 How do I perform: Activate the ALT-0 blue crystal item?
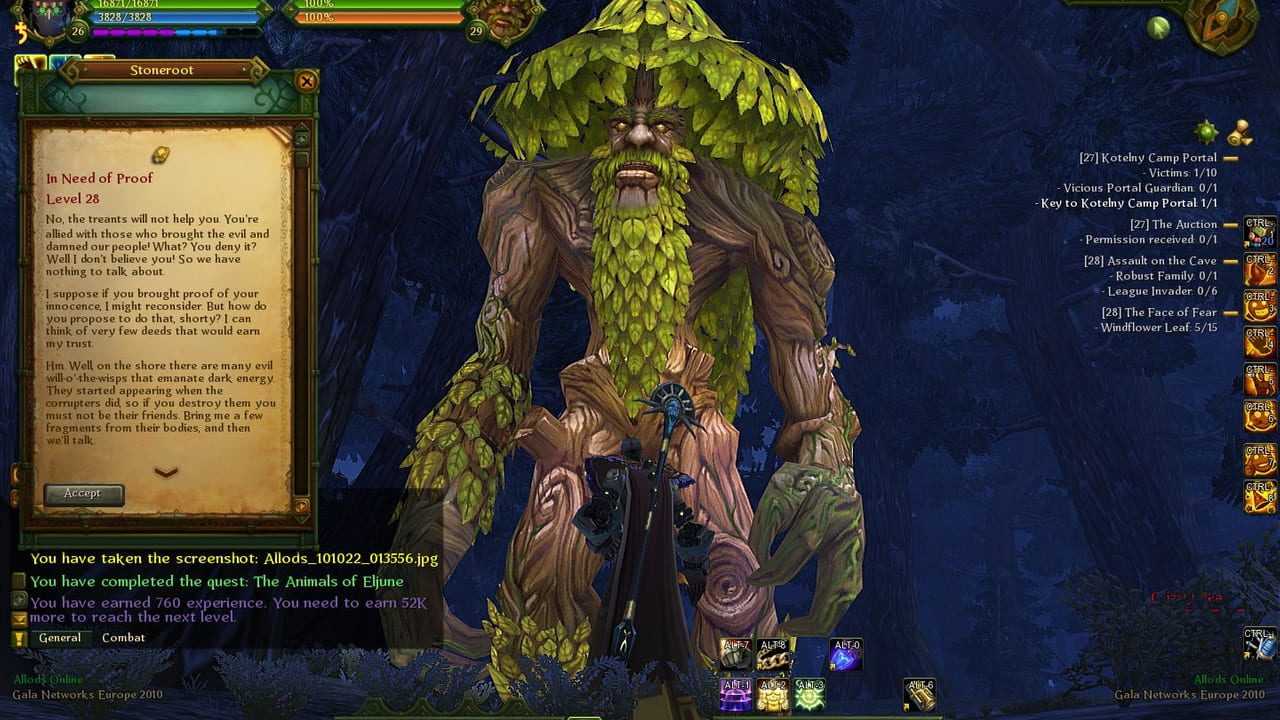pos(845,655)
